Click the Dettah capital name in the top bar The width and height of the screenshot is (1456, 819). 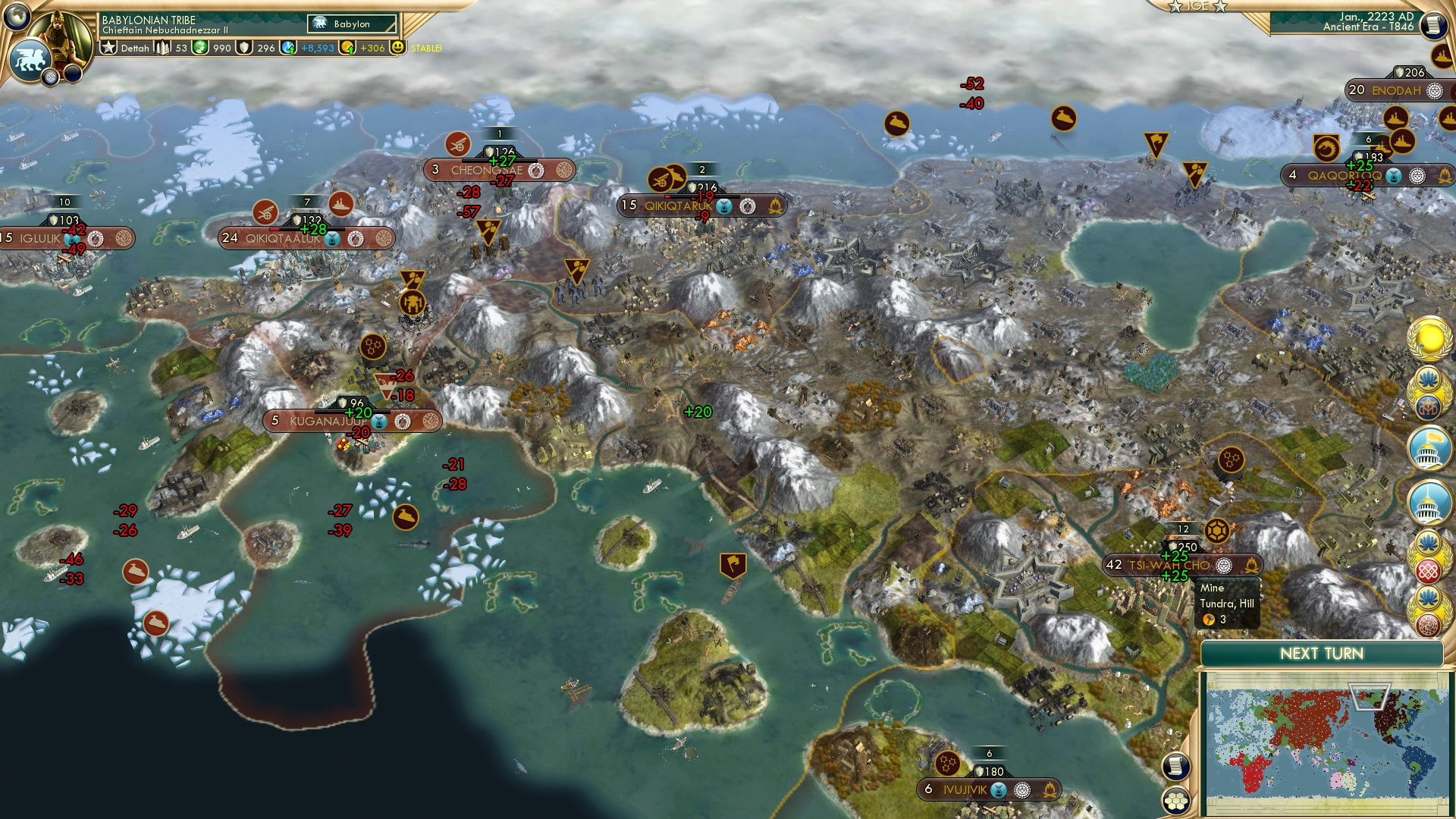pos(136,49)
